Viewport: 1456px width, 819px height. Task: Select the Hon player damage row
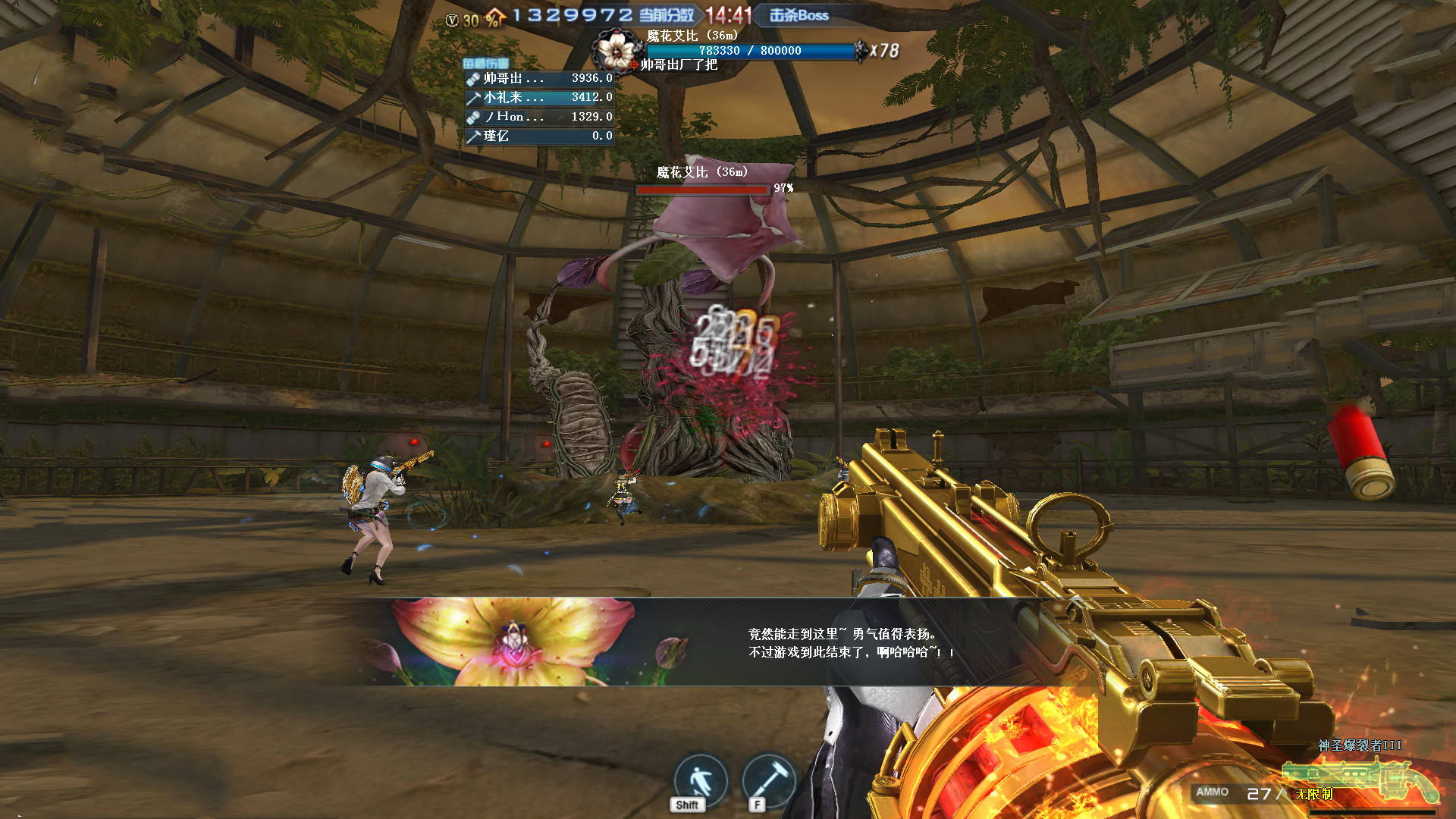pyautogui.click(x=539, y=117)
